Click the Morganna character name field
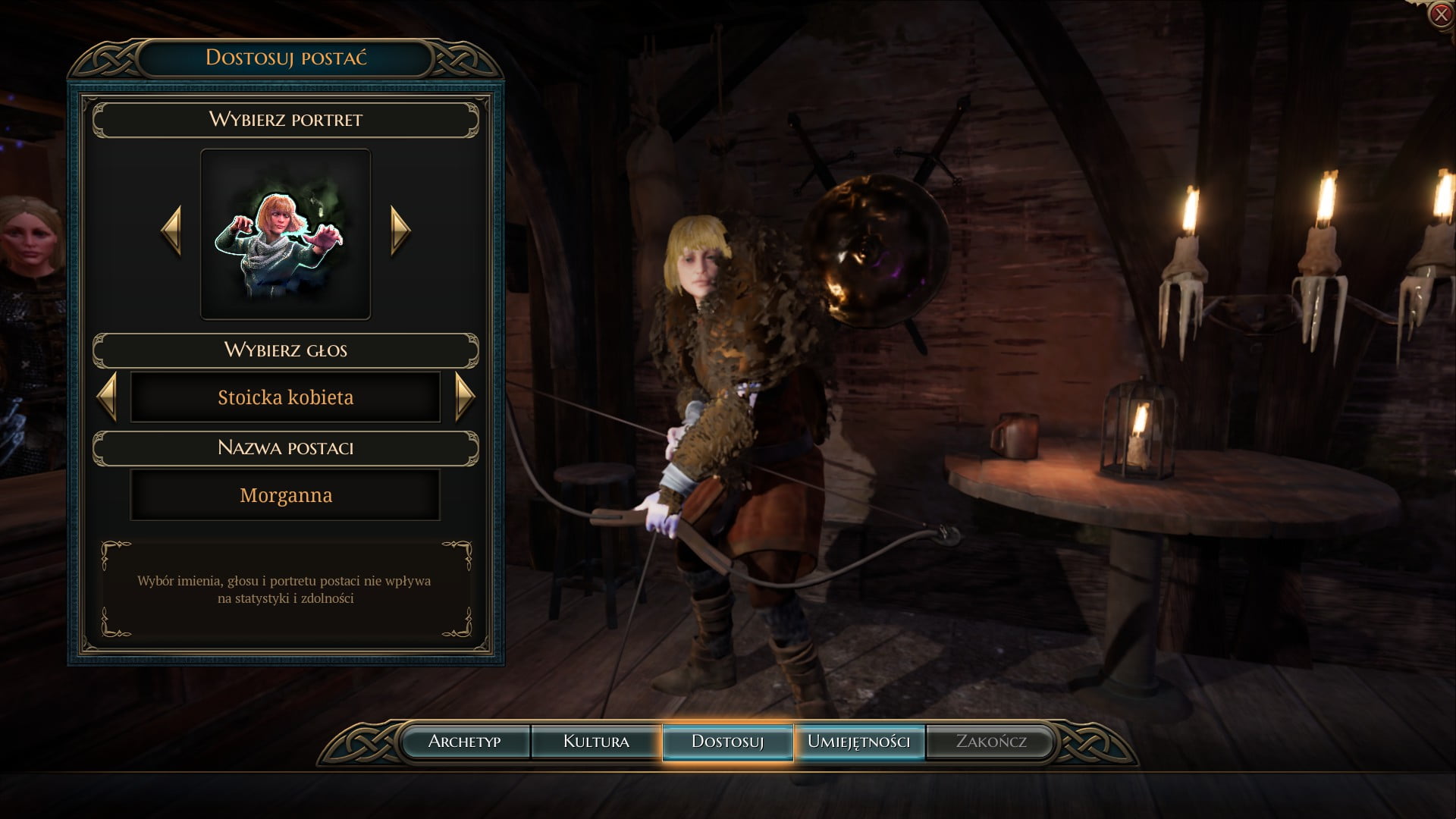Image resolution: width=1456 pixels, height=819 pixels. (285, 495)
